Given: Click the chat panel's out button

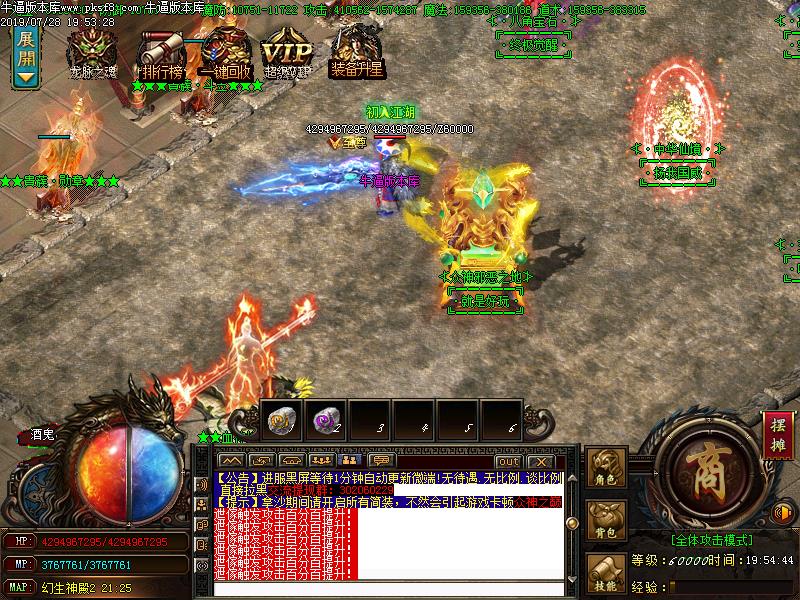Looking at the screenshot, I should click(x=508, y=461).
